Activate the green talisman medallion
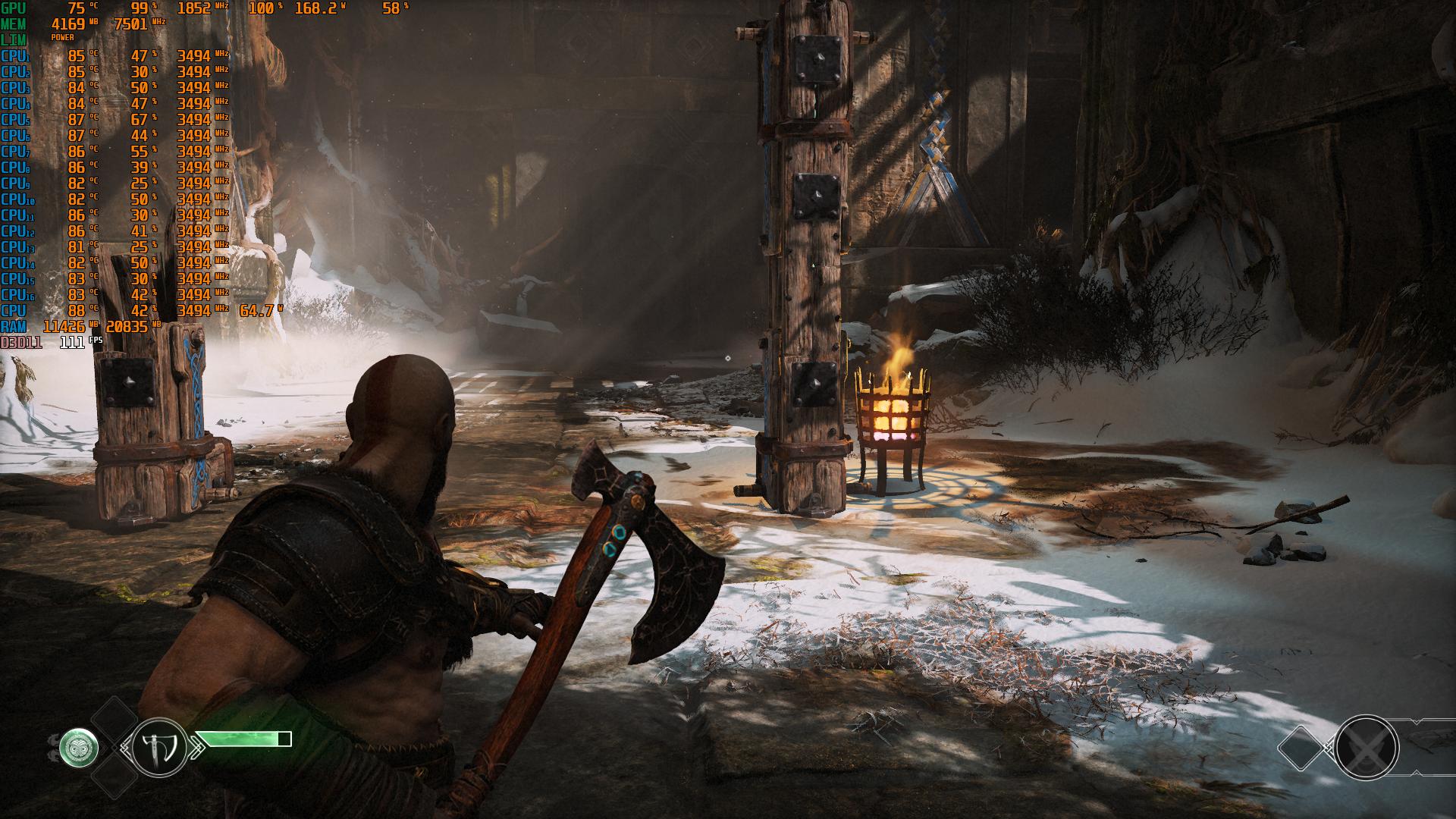This screenshot has width=1456, height=819. (x=80, y=749)
